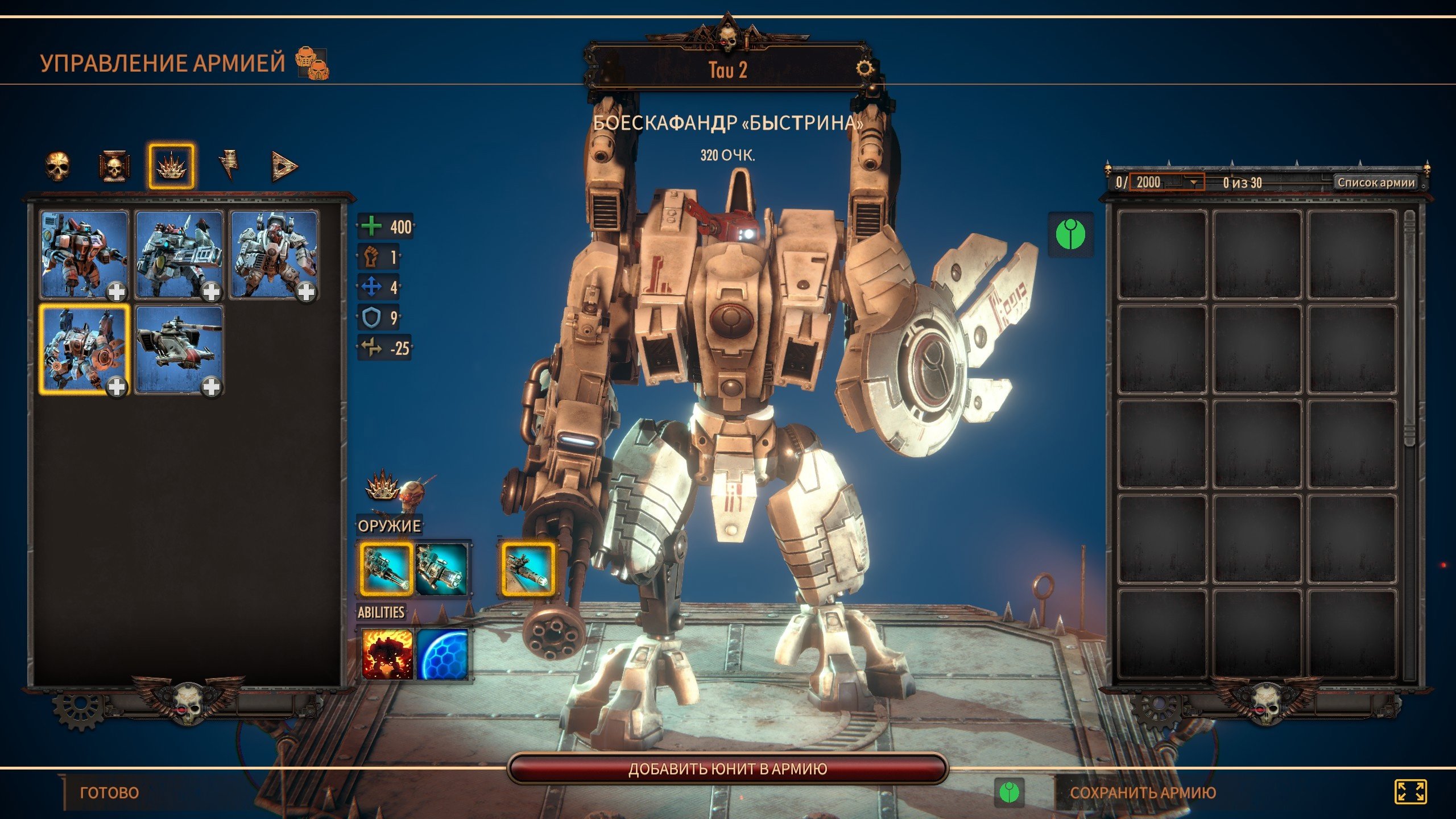Switch to the lightning bolt unit tab
The width and height of the screenshot is (1456, 819).
tap(229, 166)
